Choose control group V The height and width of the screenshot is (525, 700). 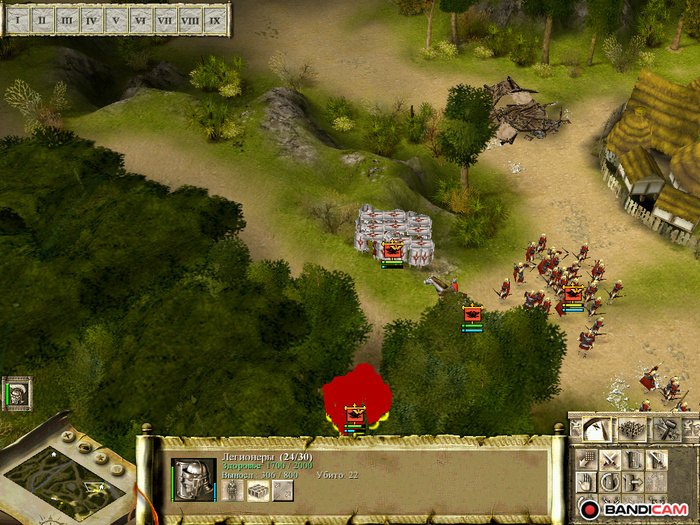(x=116, y=19)
